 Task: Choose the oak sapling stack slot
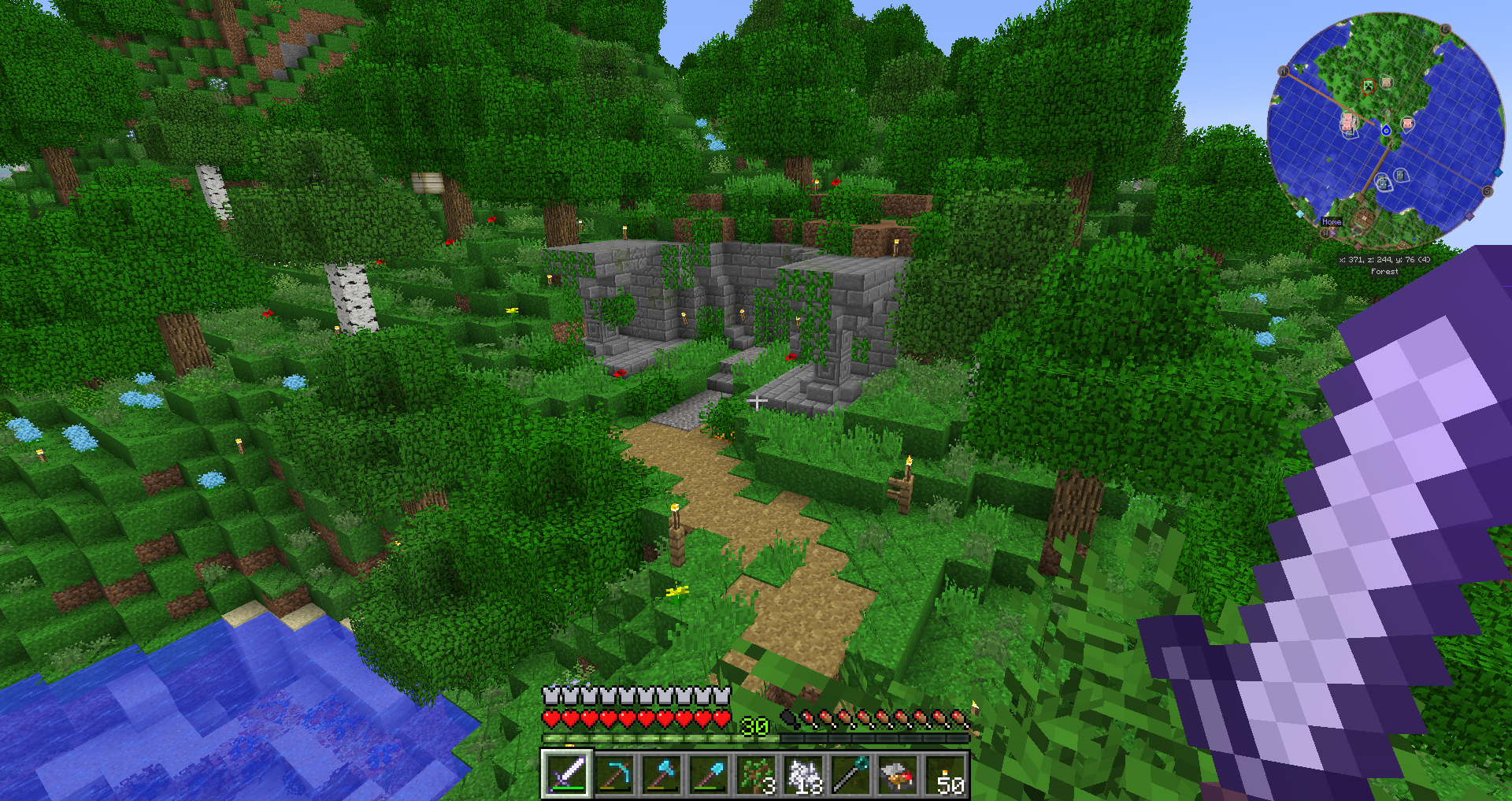tap(756, 774)
